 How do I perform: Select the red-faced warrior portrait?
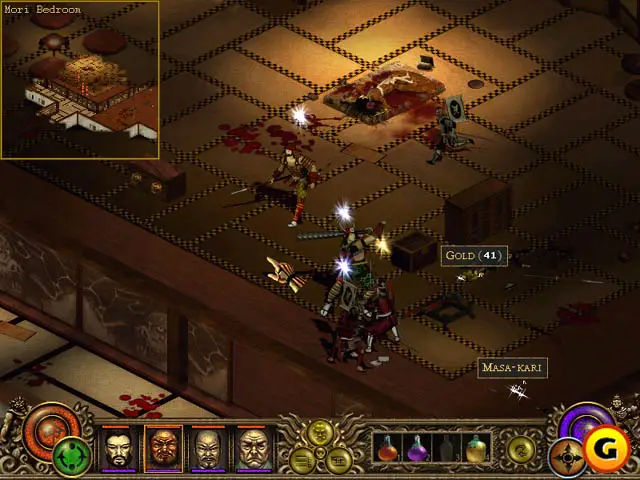163,448
